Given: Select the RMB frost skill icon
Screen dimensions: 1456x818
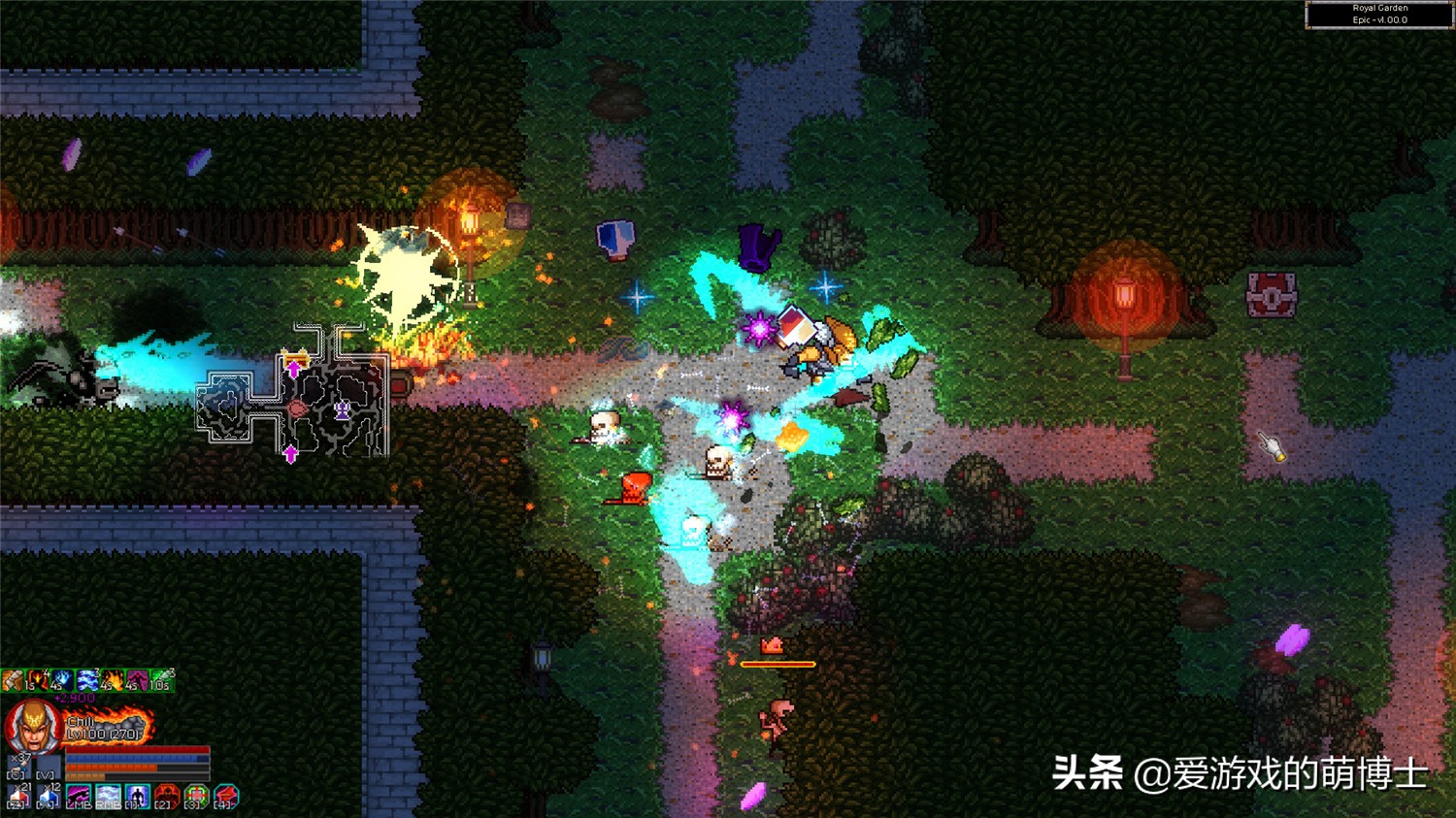Looking at the screenshot, I should coord(106,795).
